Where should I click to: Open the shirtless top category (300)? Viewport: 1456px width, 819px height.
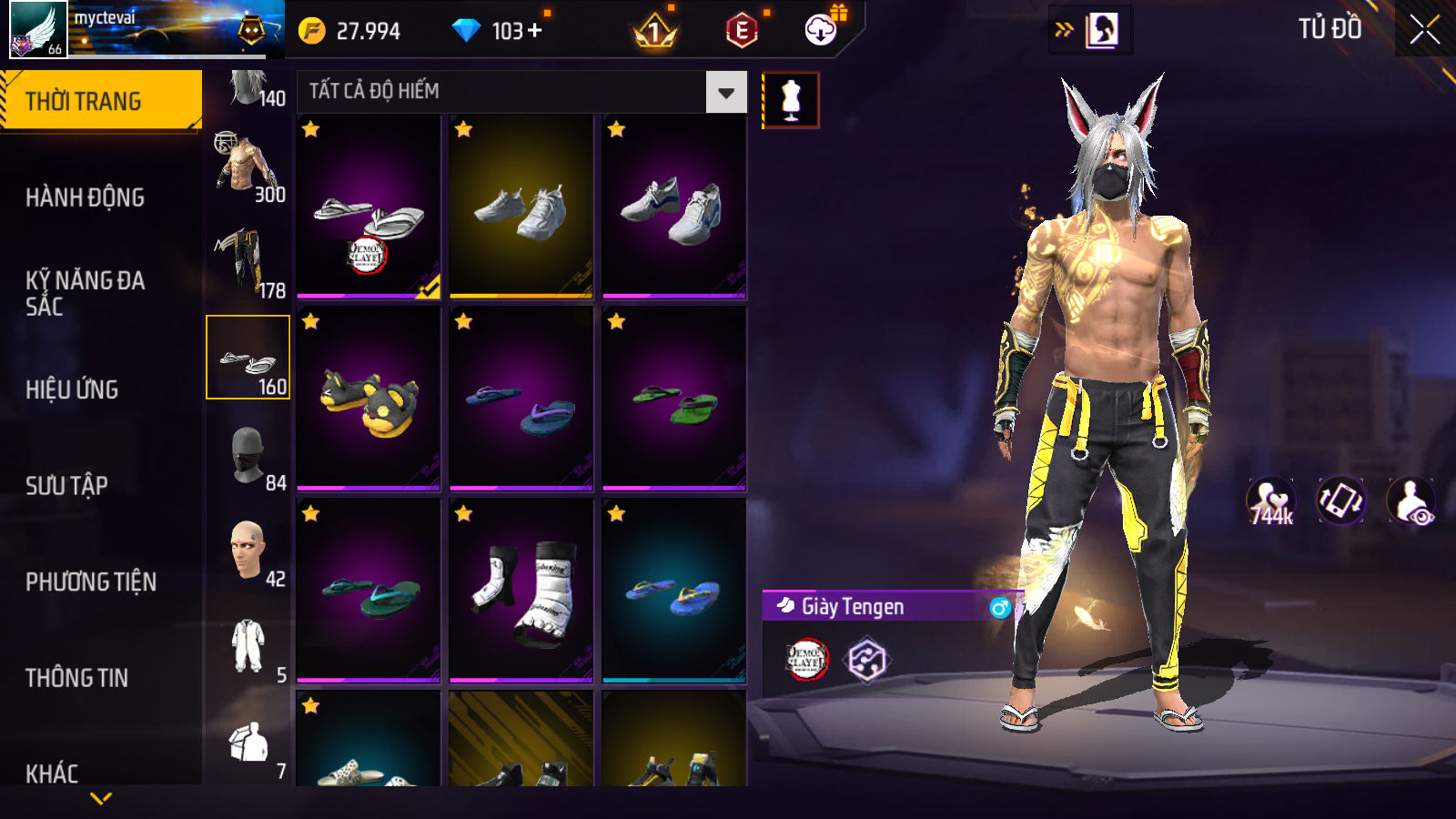pyautogui.click(x=248, y=167)
